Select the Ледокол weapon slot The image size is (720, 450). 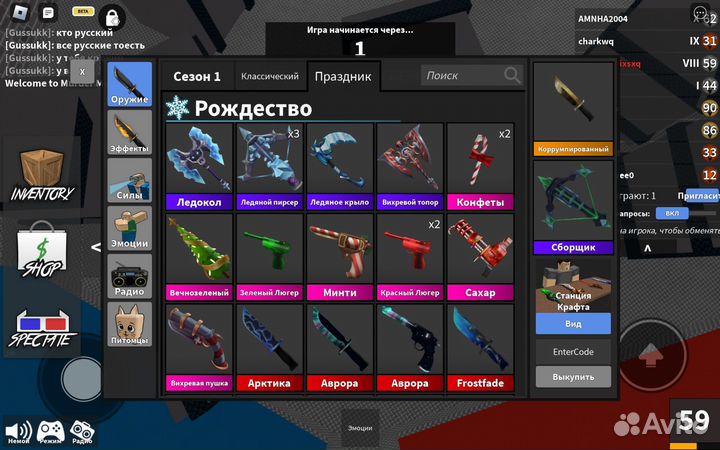click(x=199, y=166)
